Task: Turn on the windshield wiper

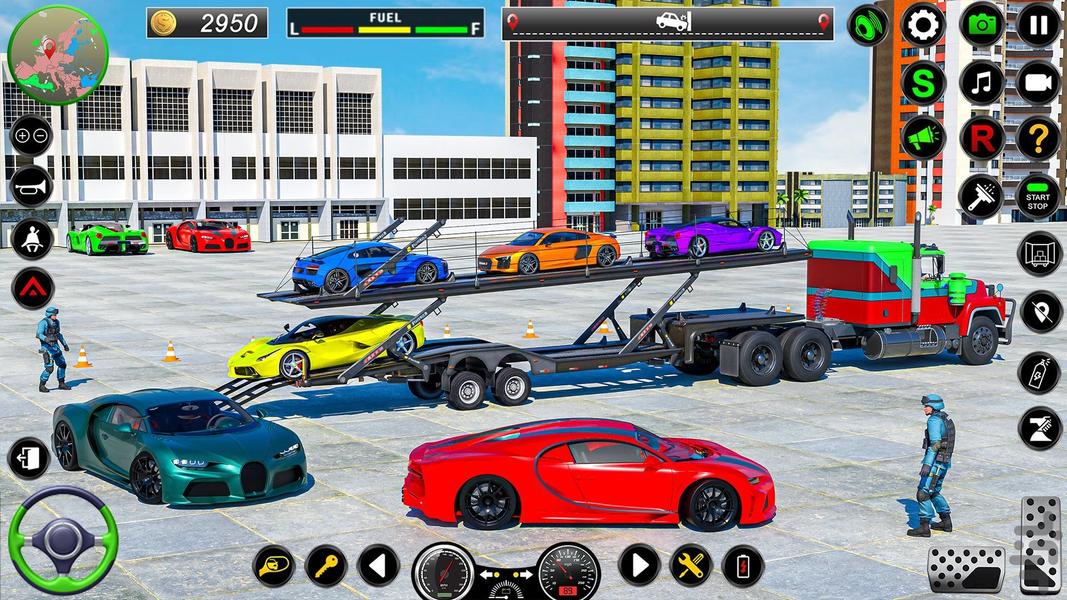Action: (x=981, y=197)
